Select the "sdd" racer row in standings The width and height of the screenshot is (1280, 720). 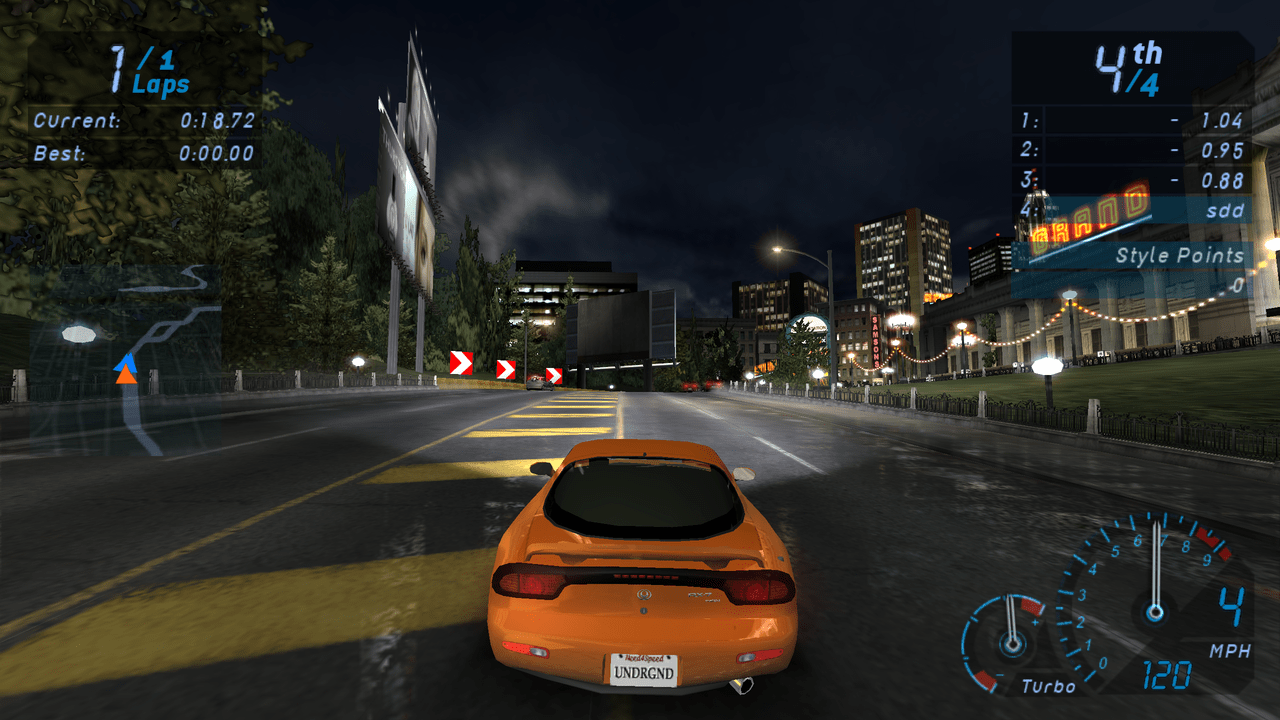point(1132,211)
